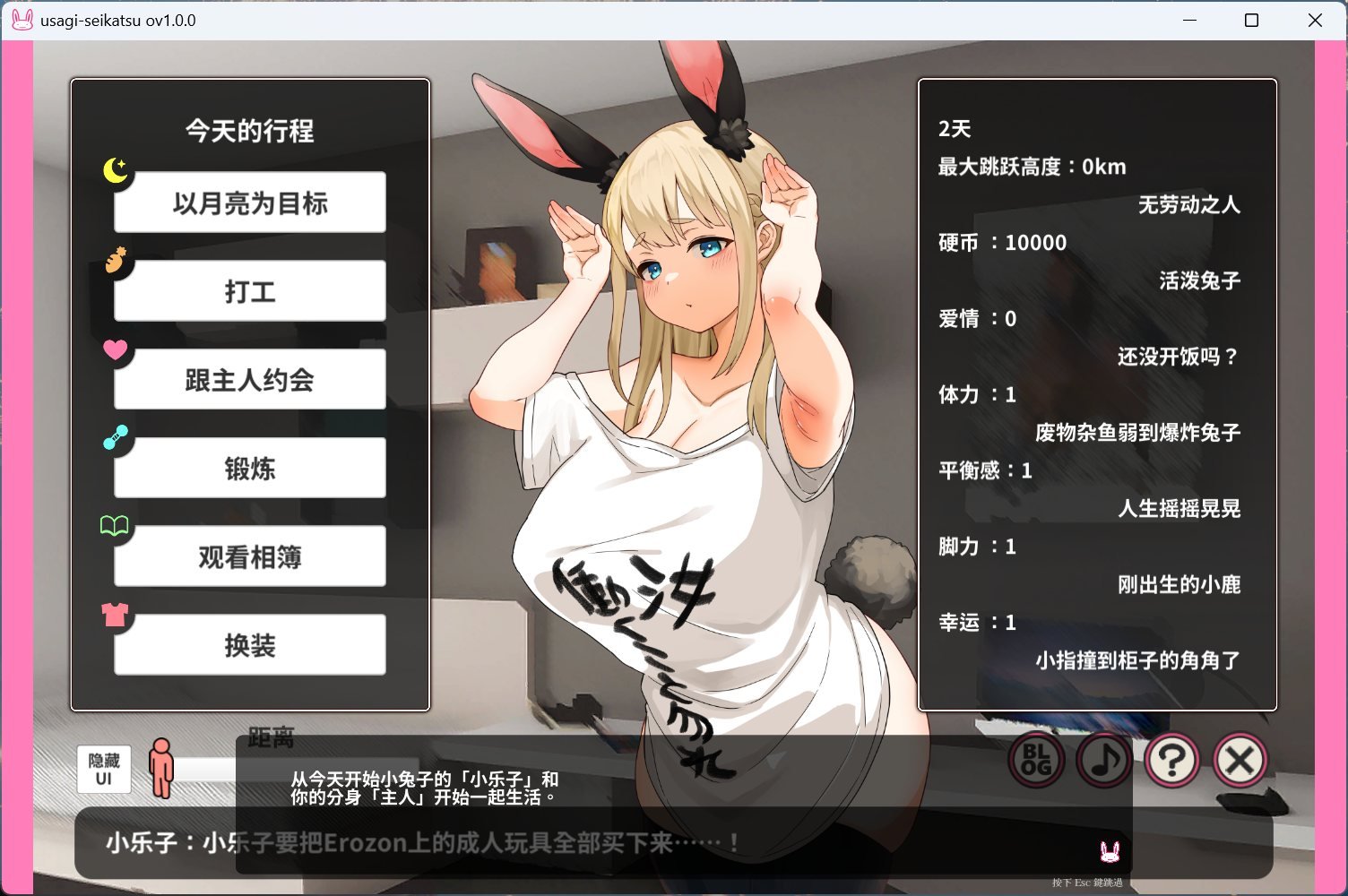Toggle 隐藏UI to hide the interface
This screenshot has width=1348, height=896.
(102, 769)
